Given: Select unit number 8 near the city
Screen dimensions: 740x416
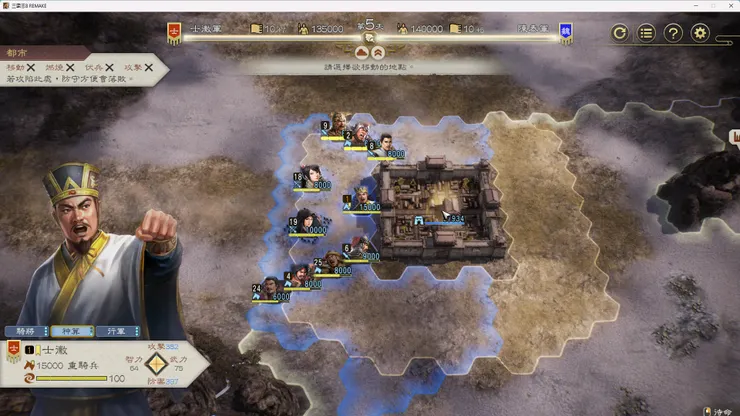Looking at the screenshot, I should click(x=384, y=145).
